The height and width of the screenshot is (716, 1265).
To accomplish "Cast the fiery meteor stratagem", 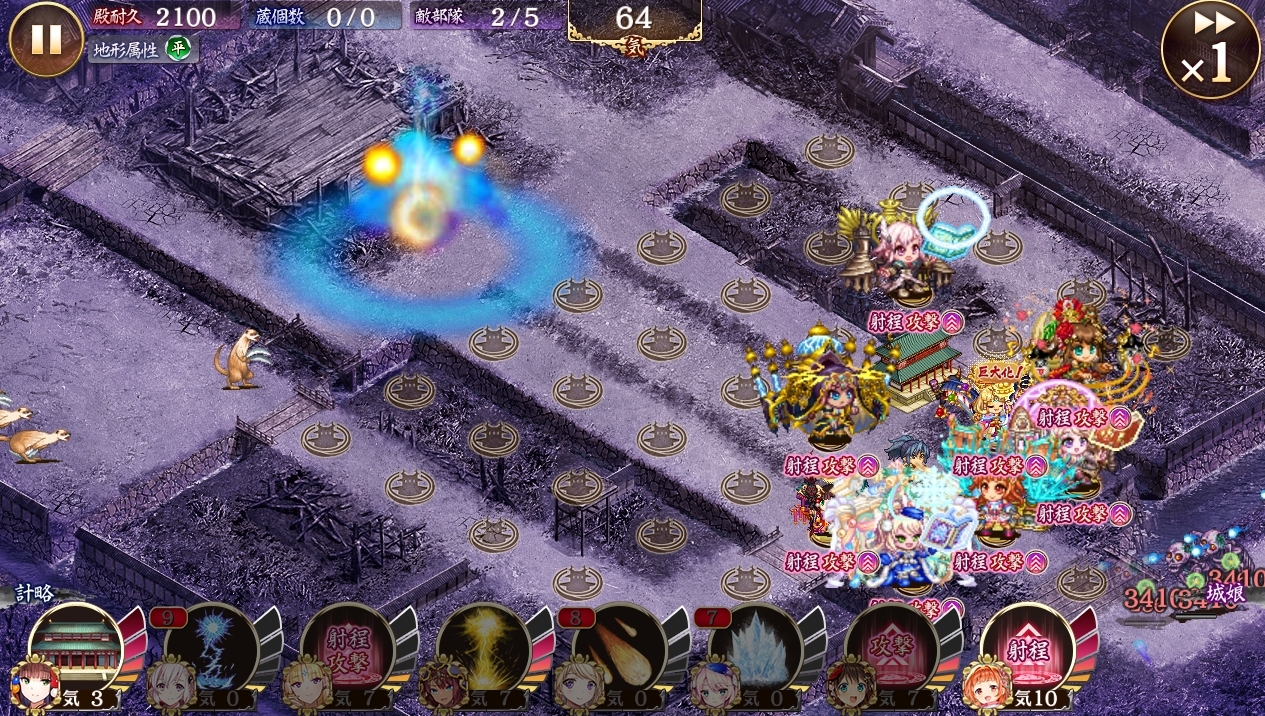I will click(620, 650).
